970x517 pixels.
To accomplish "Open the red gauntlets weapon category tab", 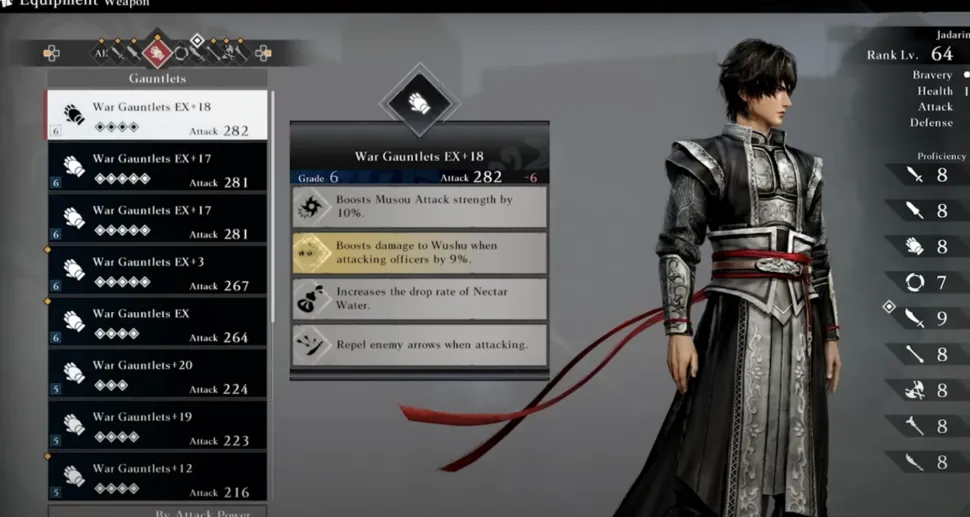I will (x=155, y=52).
